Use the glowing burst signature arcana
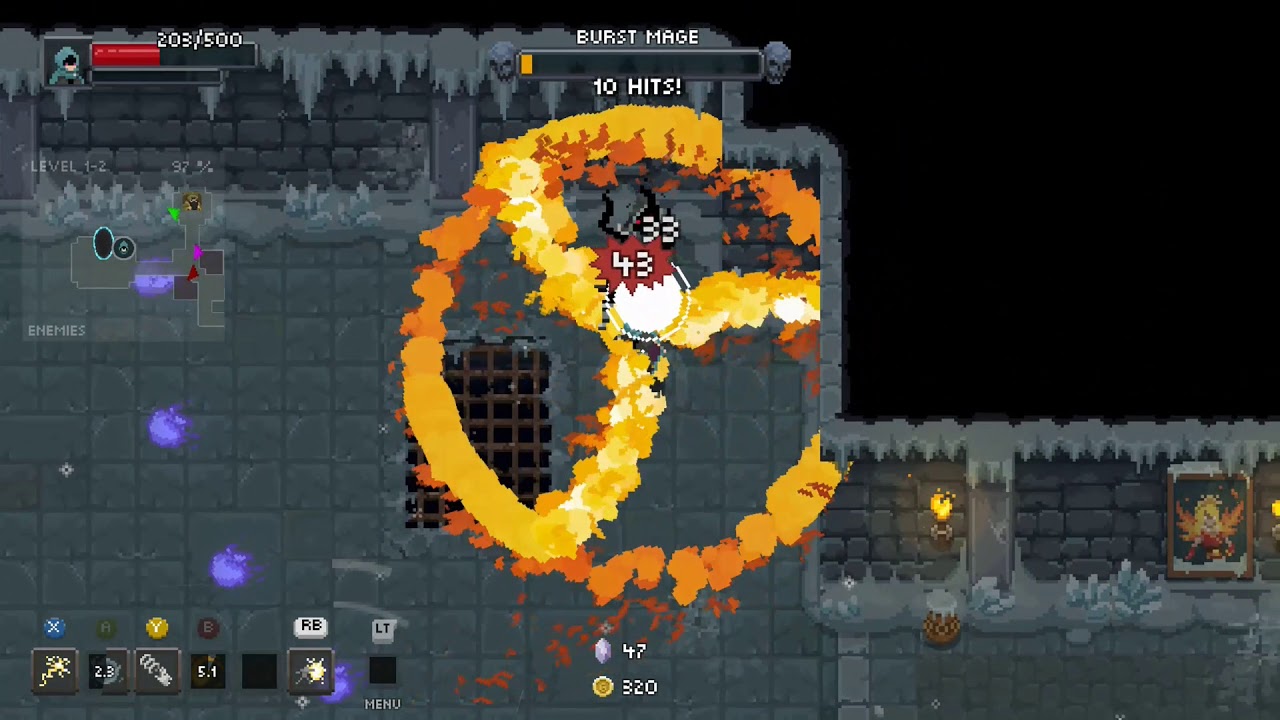 coord(311,671)
